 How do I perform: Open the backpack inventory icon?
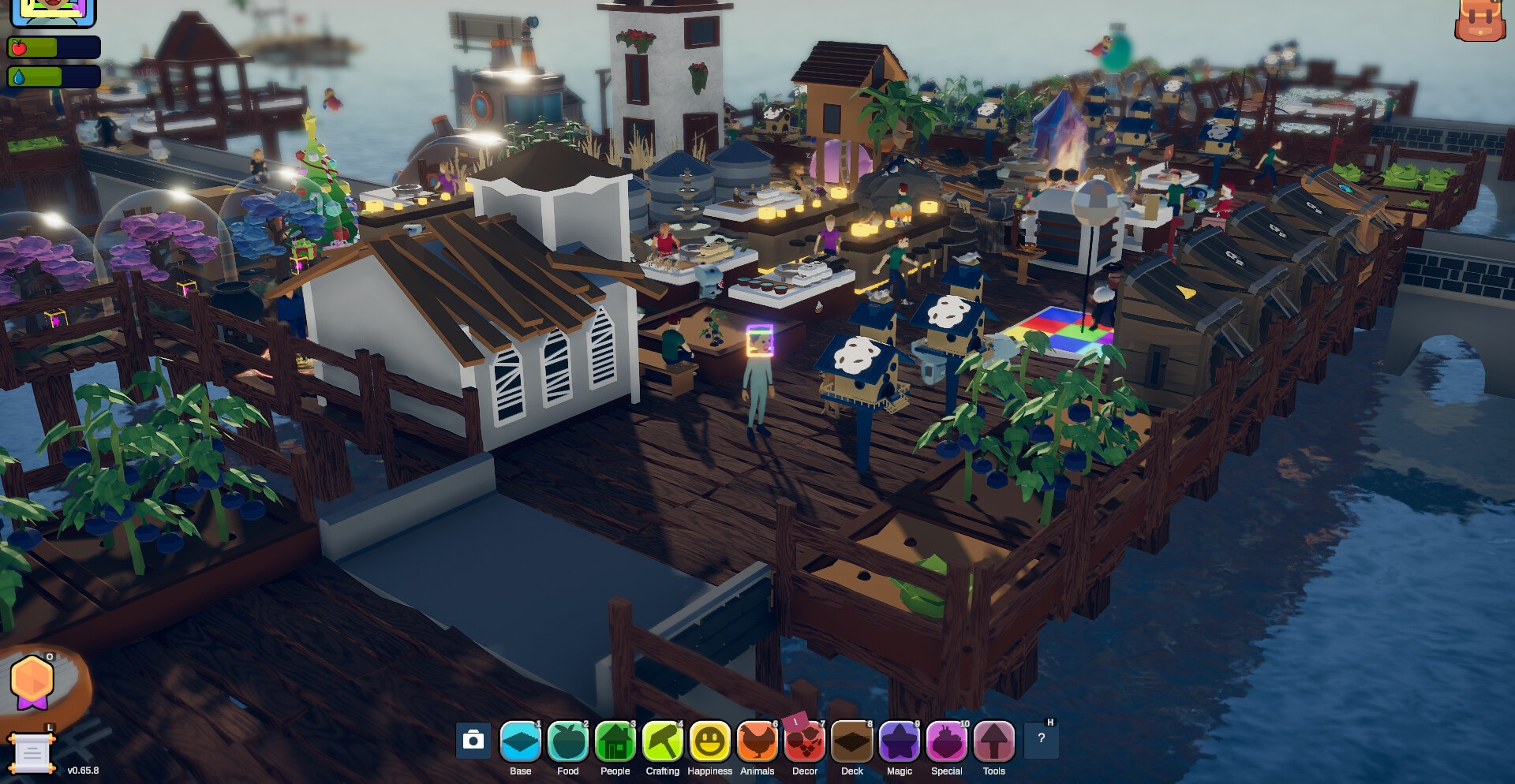pyautogui.click(x=1480, y=20)
